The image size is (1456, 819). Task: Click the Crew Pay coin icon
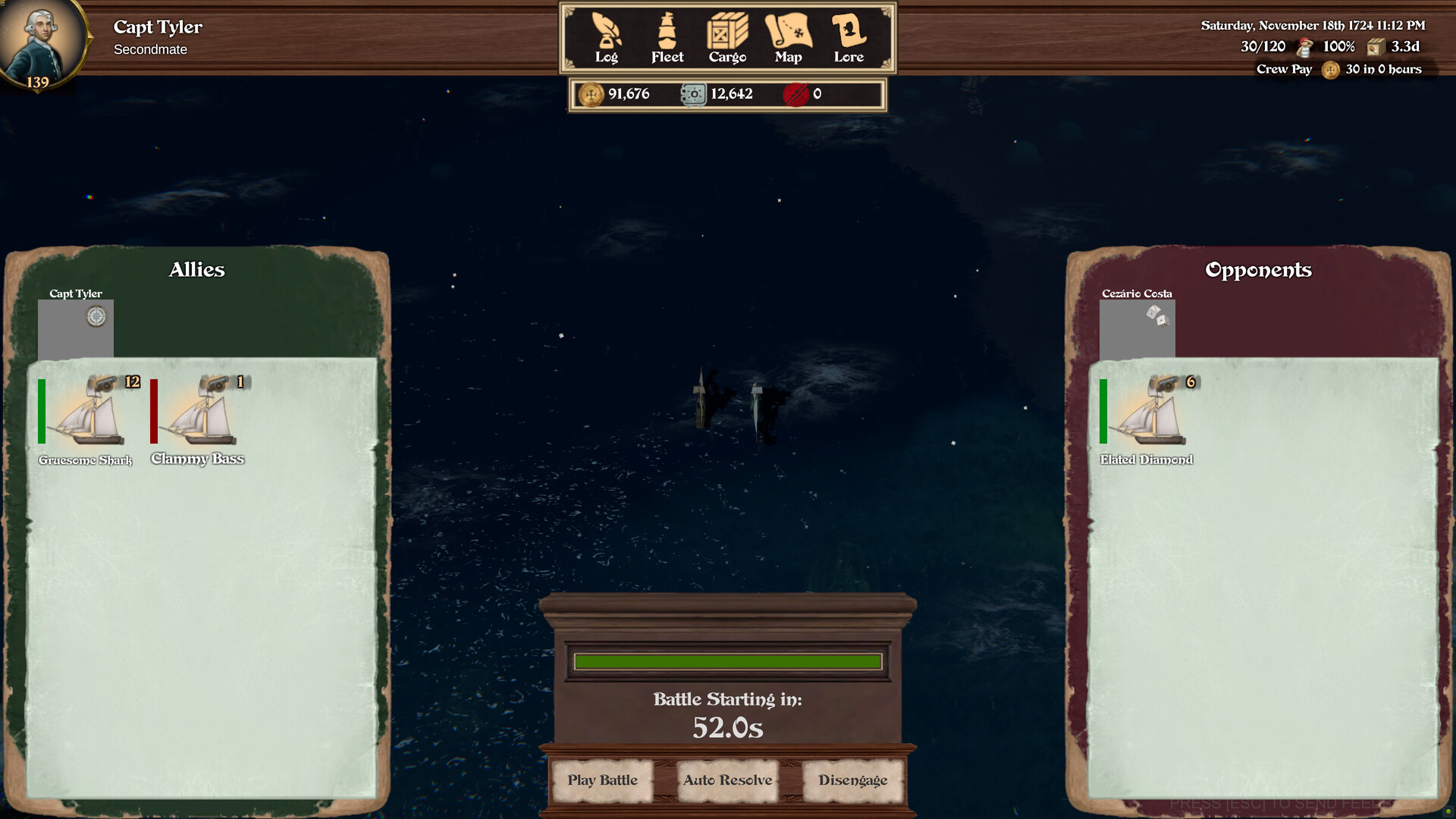pyautogui.click(x=1330, y=71)
